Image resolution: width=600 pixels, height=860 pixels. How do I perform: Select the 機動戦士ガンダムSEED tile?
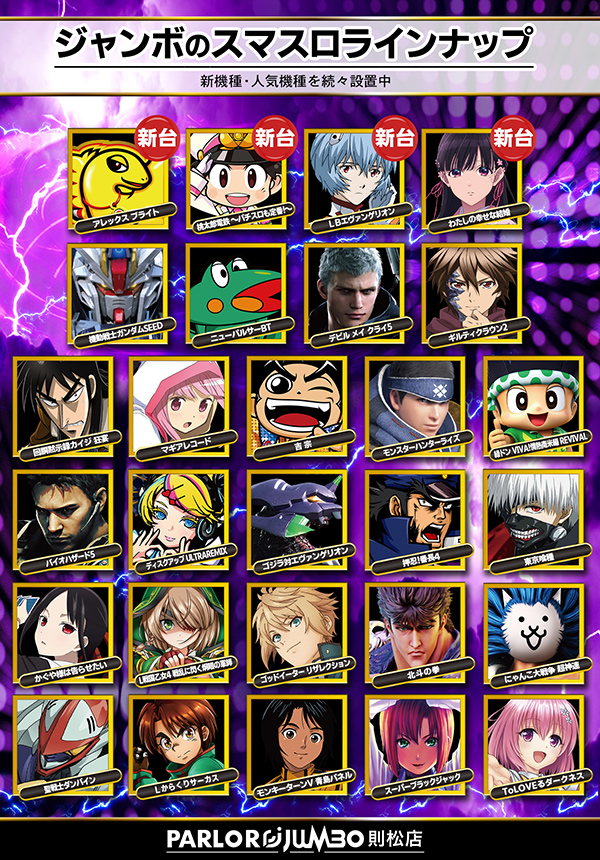[116, 290]
